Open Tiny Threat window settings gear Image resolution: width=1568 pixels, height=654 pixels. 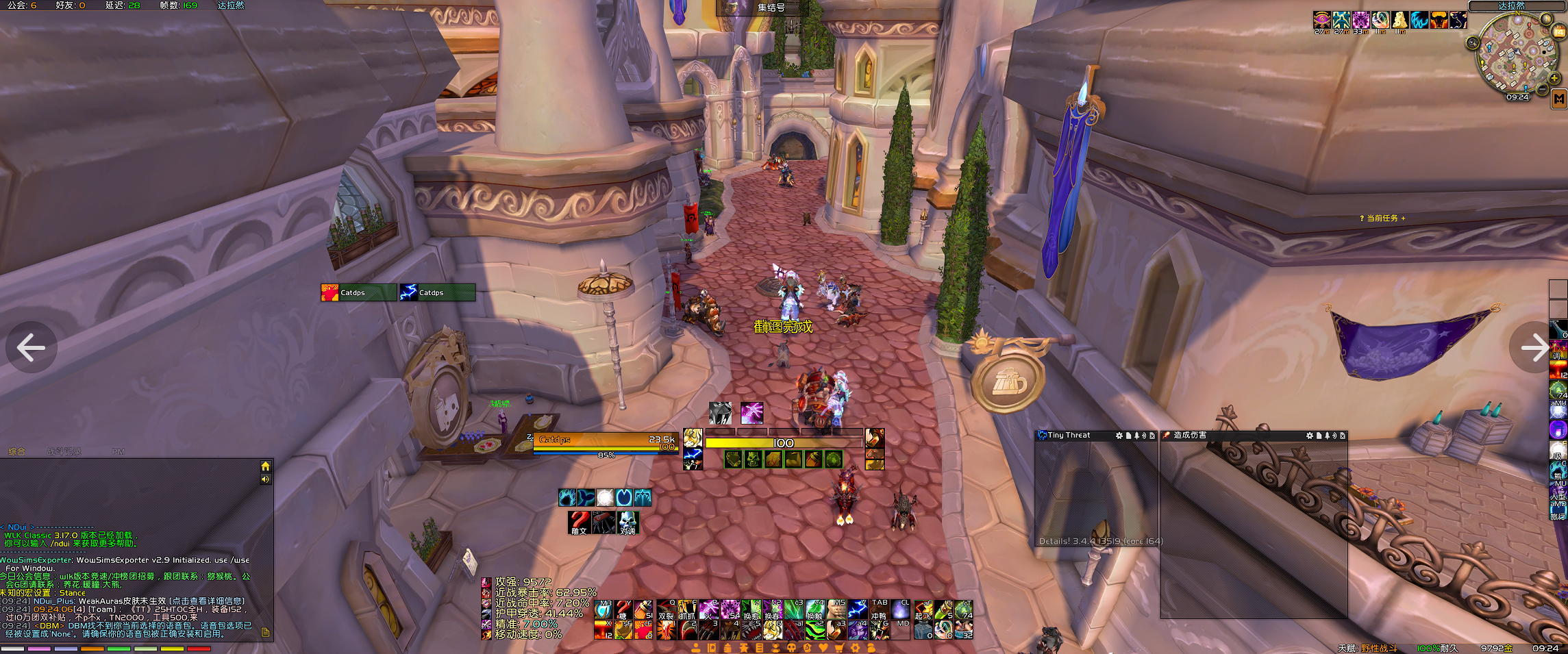pos(1119,436)
